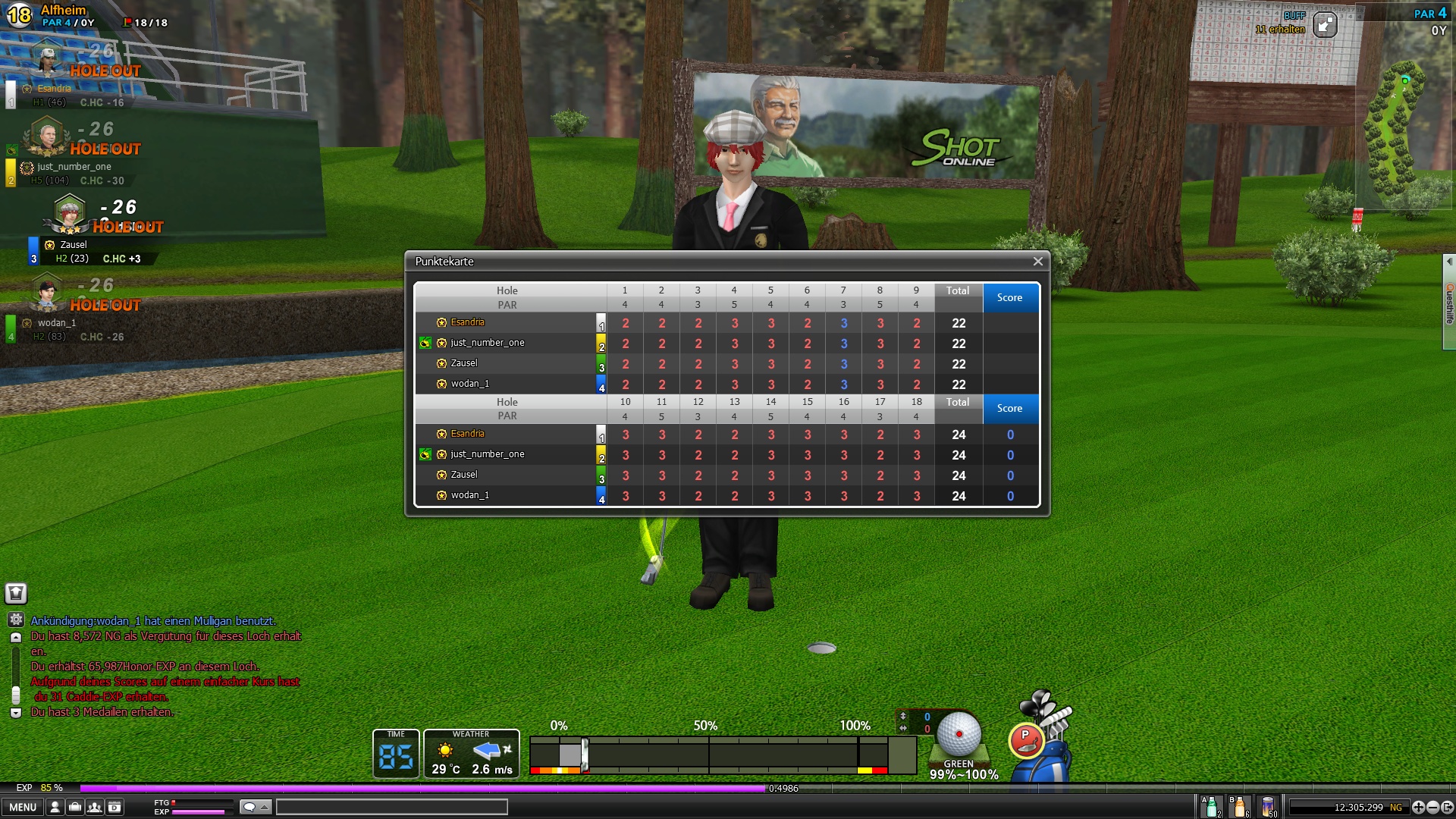Close the Punktekarte scorecard window
Screen dimensions: 1456x819
[x=1037, y=262]
